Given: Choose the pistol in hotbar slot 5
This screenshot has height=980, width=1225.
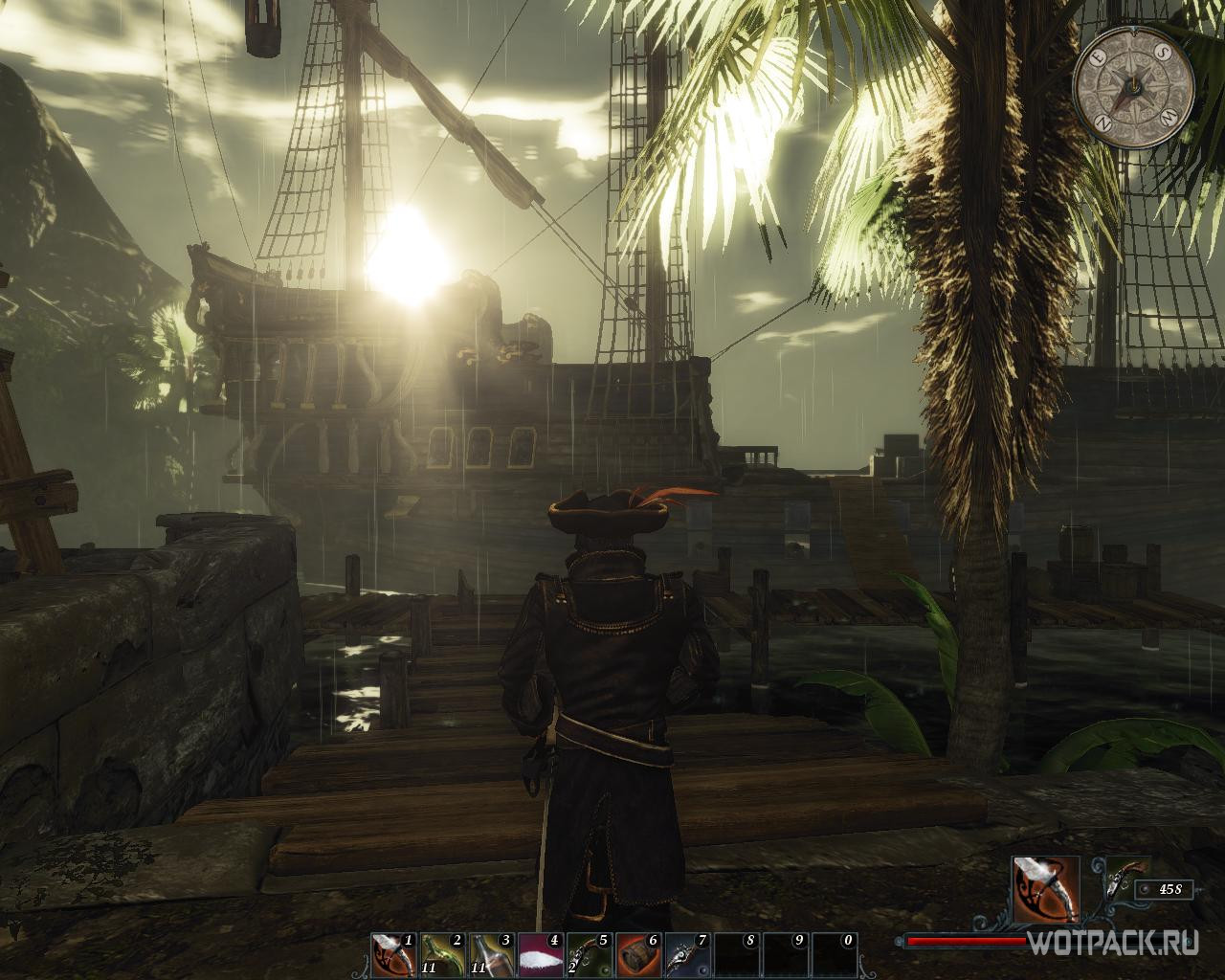Looking at the screenshot, I should pos(589,955).
